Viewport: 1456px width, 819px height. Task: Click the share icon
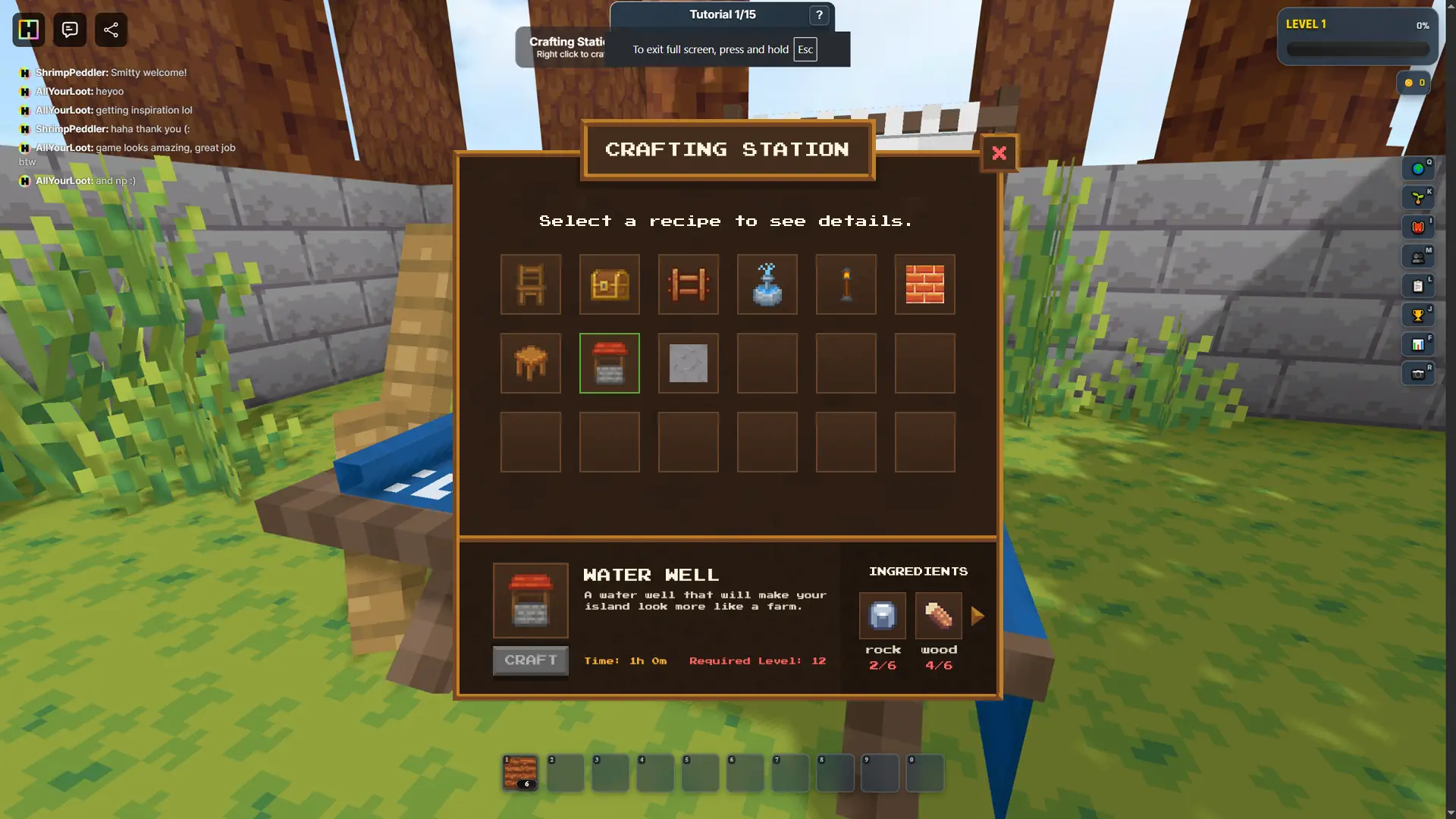click(111, 30)
